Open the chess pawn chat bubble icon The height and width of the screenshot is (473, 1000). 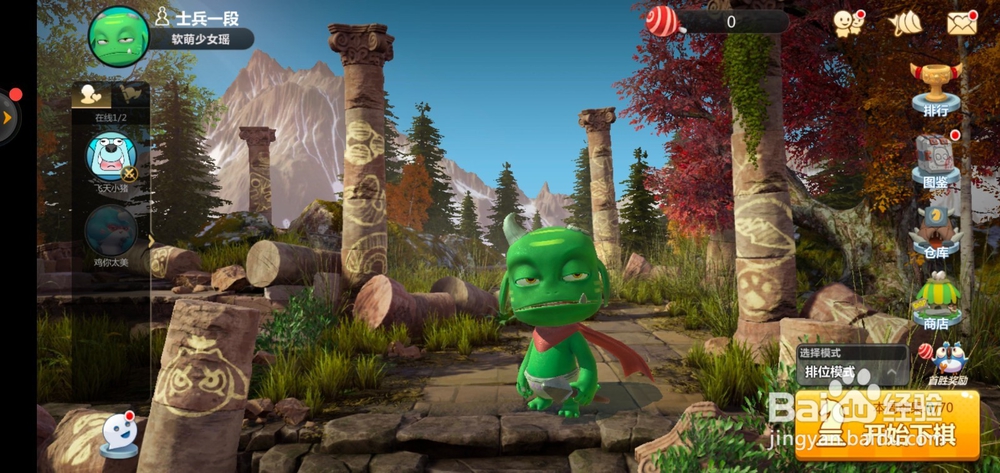pyautogui.click(x=120, y=434)
